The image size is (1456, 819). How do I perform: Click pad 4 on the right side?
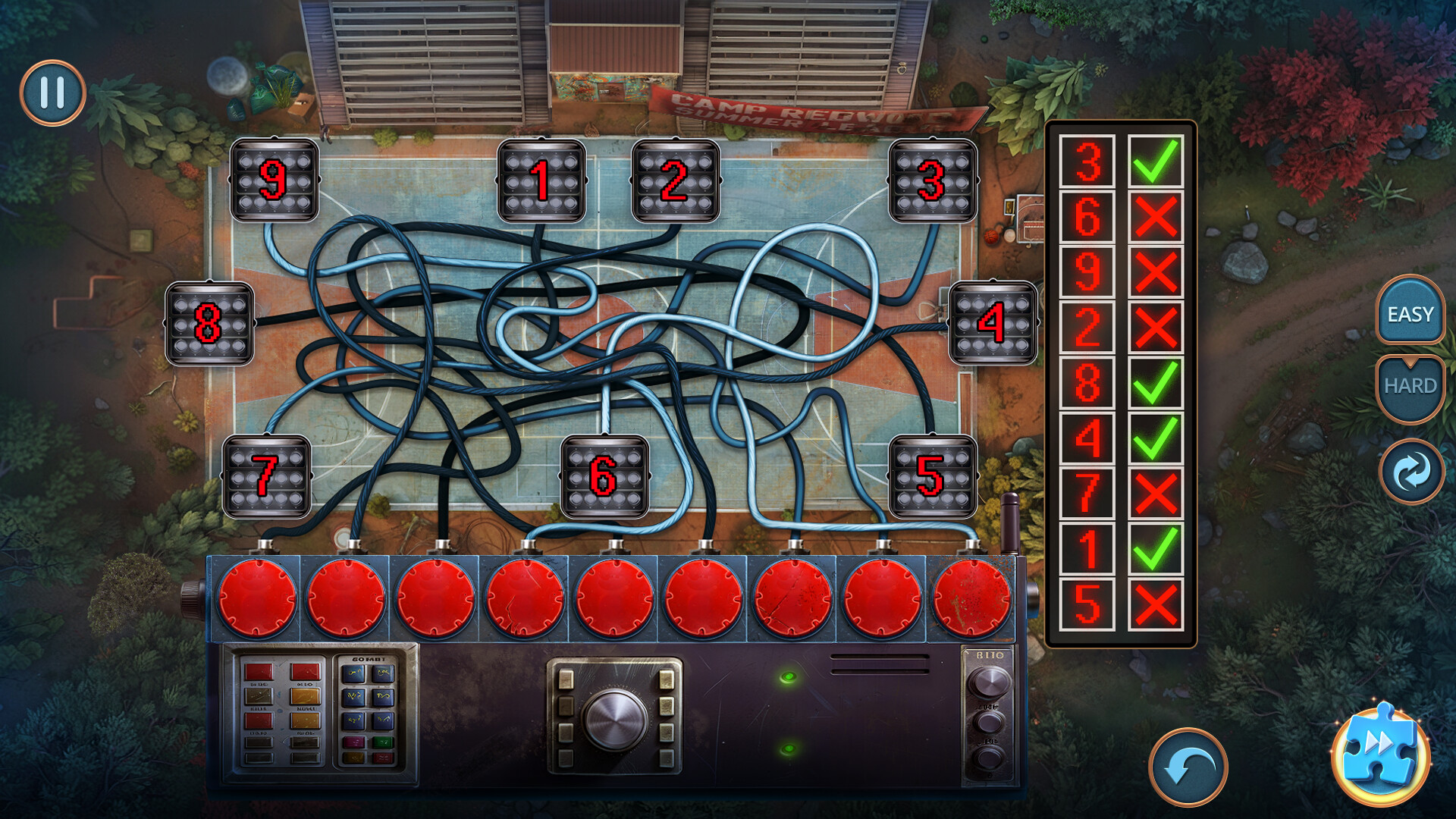pos(994,322)
